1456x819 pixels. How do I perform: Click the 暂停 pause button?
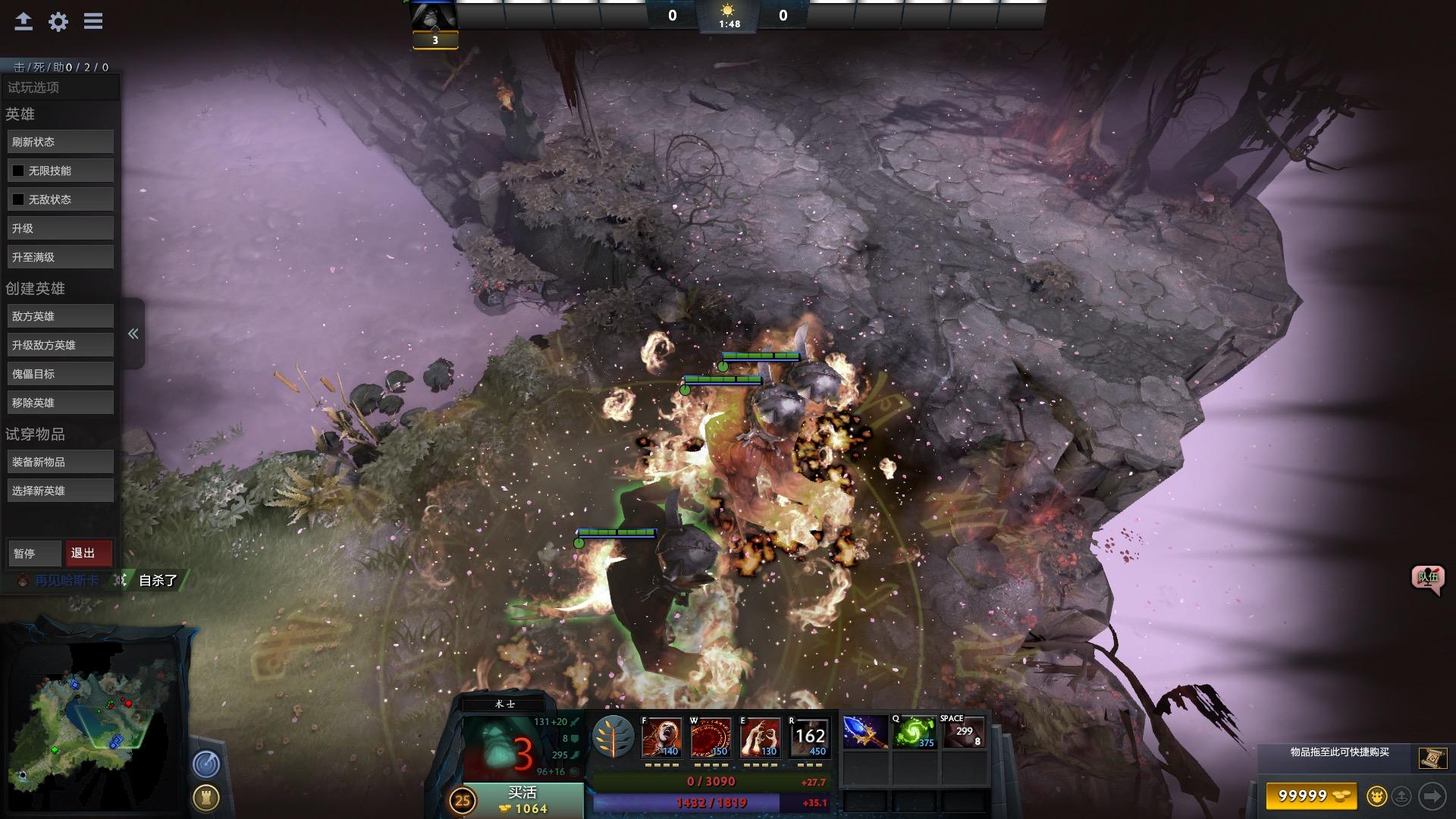[34, 554]
